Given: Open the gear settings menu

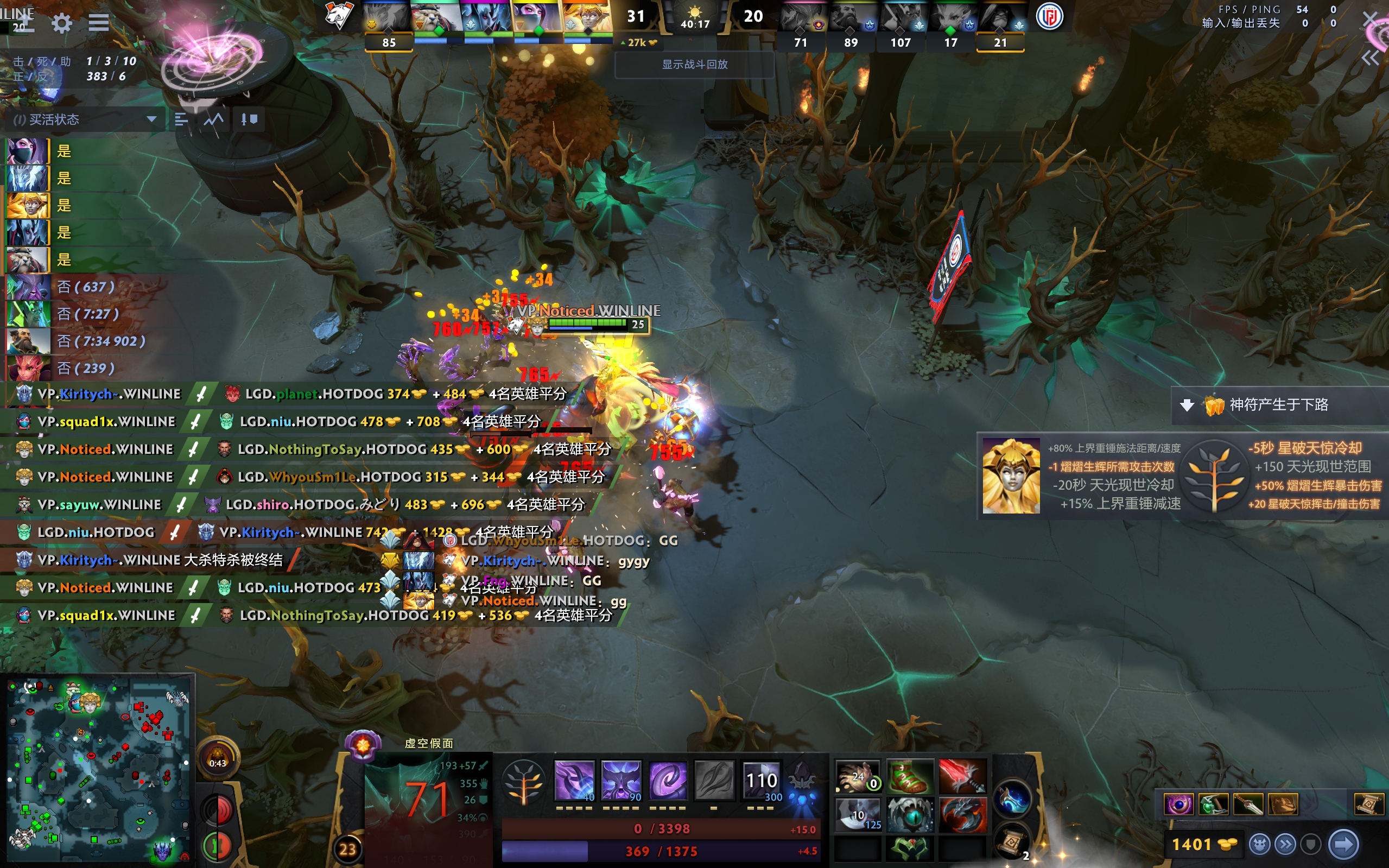Looking at the screenshot, I should tap(61, 23).
